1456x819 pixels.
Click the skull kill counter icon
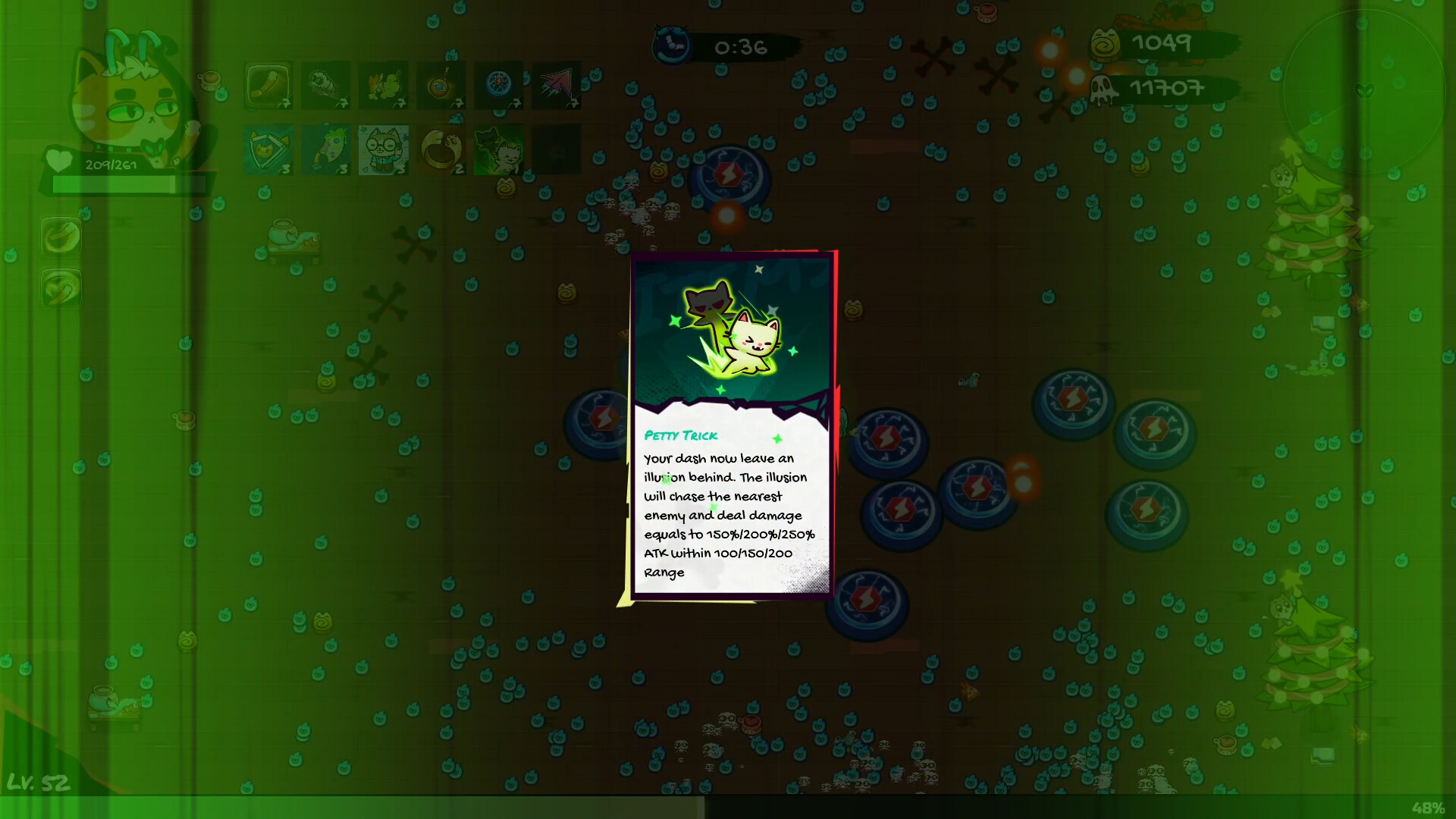1102,89
